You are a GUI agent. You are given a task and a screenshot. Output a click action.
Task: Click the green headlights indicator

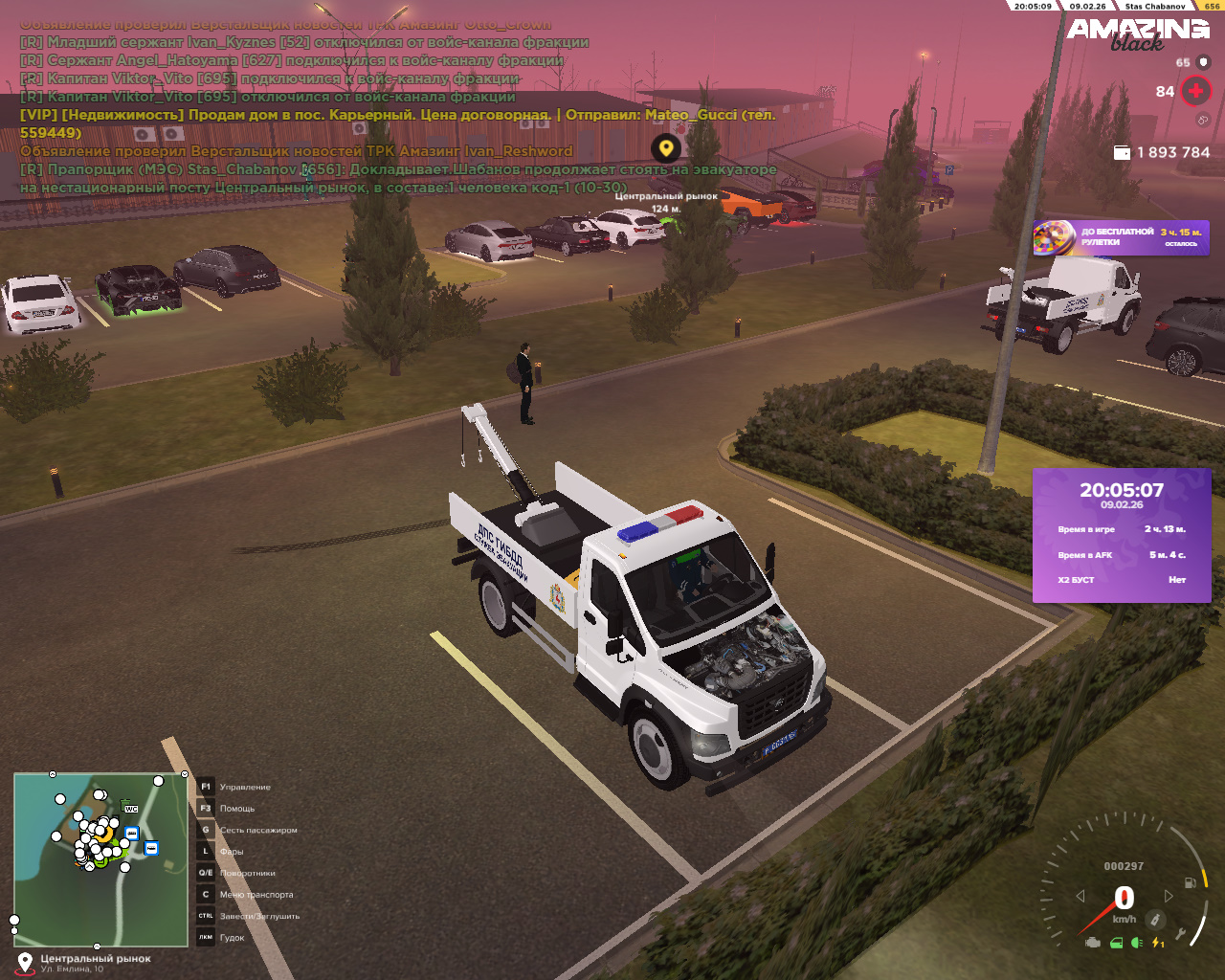tap(1137, 943)
